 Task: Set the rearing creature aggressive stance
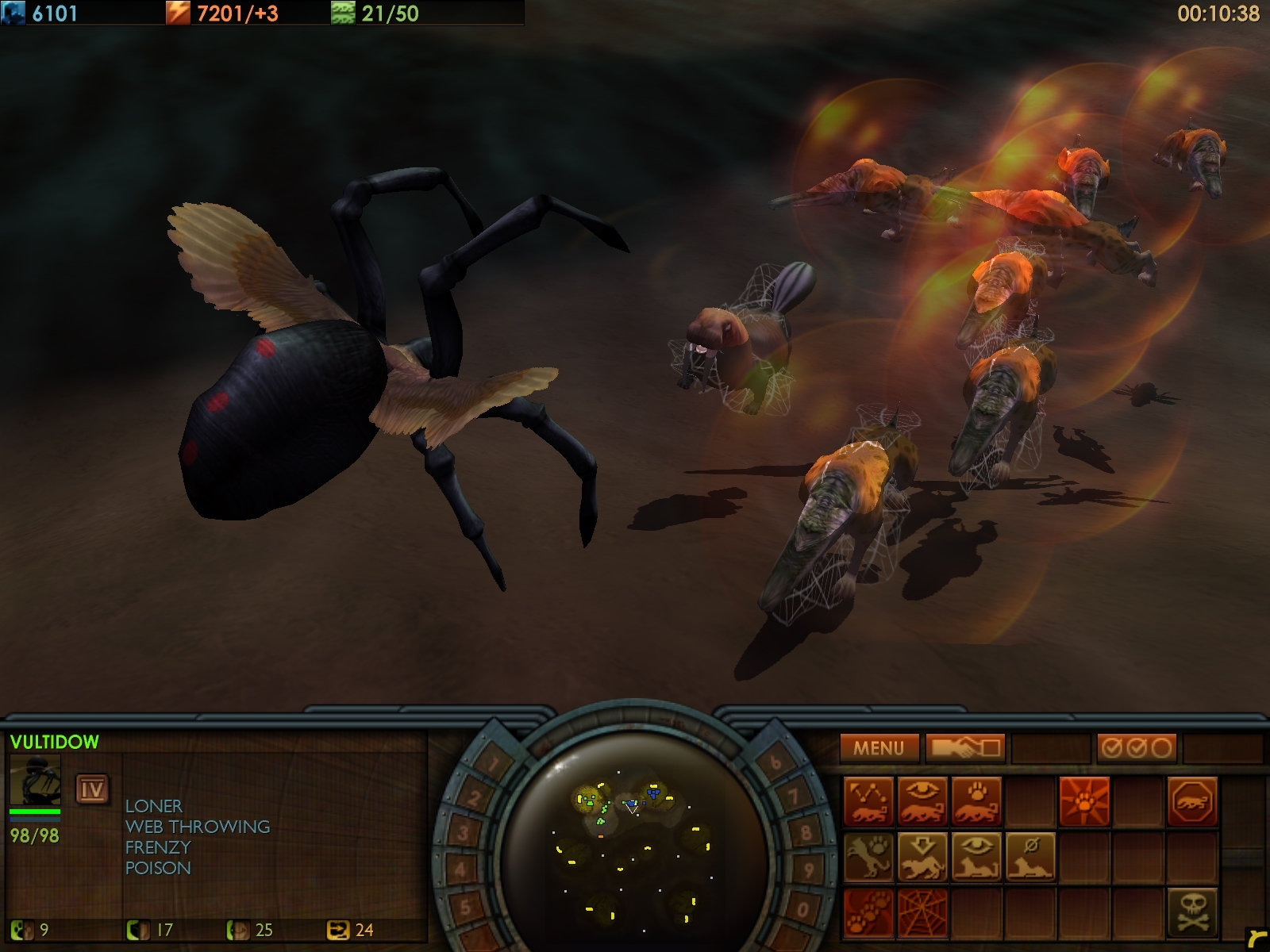pos(868,857)
